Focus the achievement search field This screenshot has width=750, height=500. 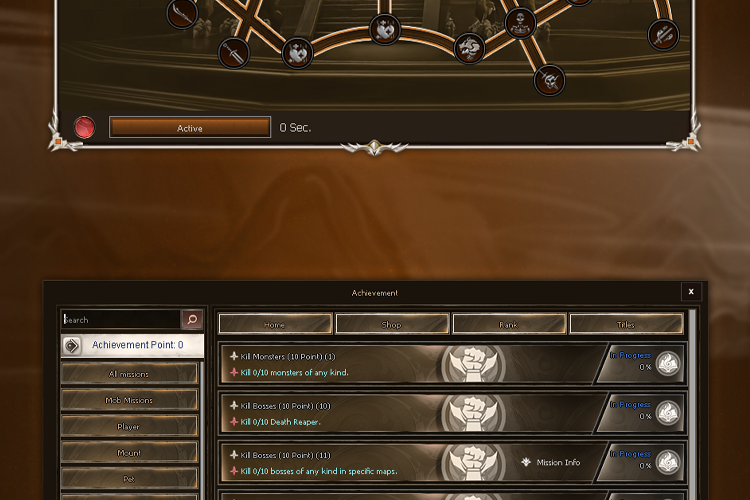tap(120, 320)
